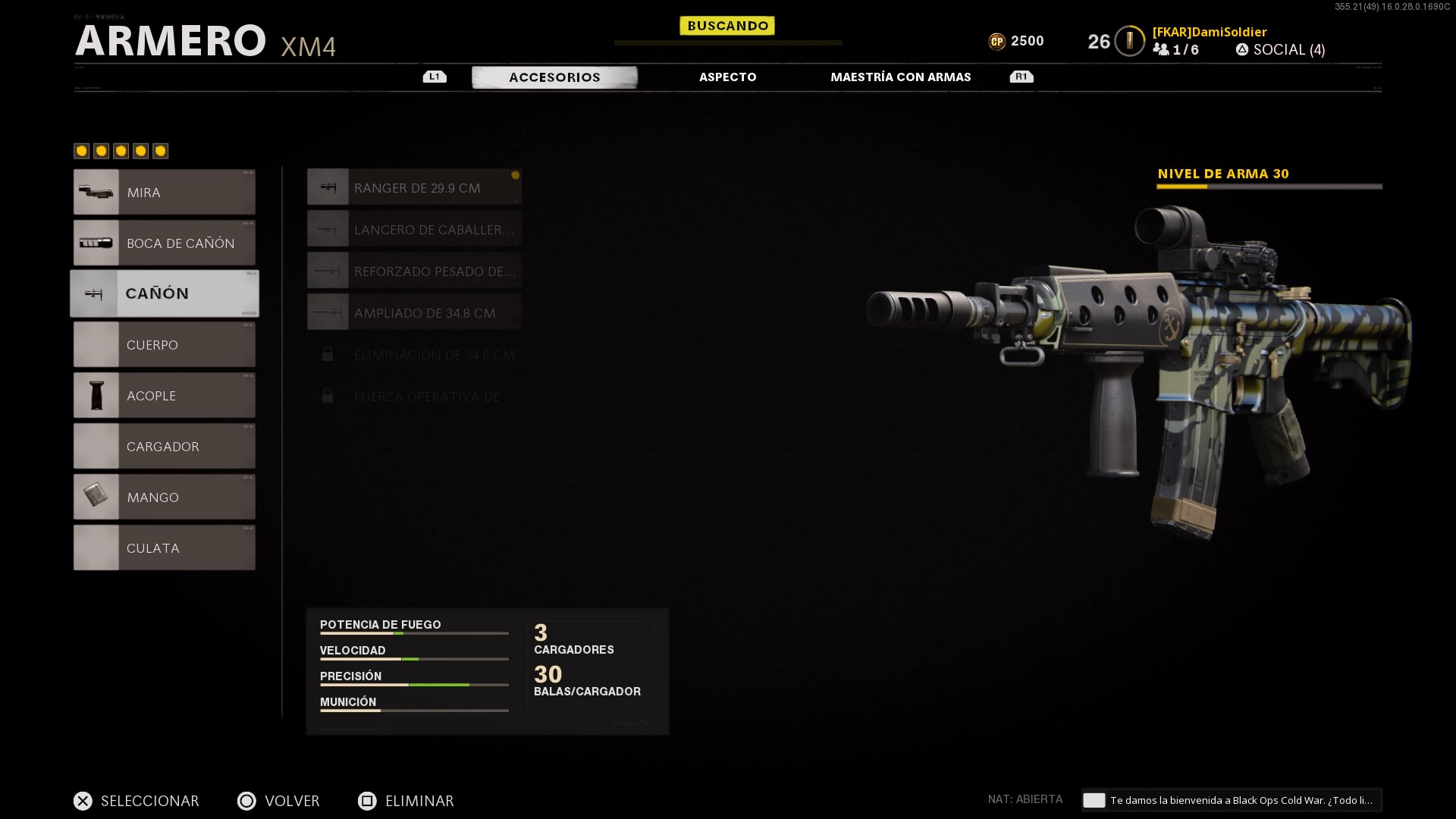Pick the Reforzado Pesado barrel
The image size is (1456, 819).
(414, 271)
